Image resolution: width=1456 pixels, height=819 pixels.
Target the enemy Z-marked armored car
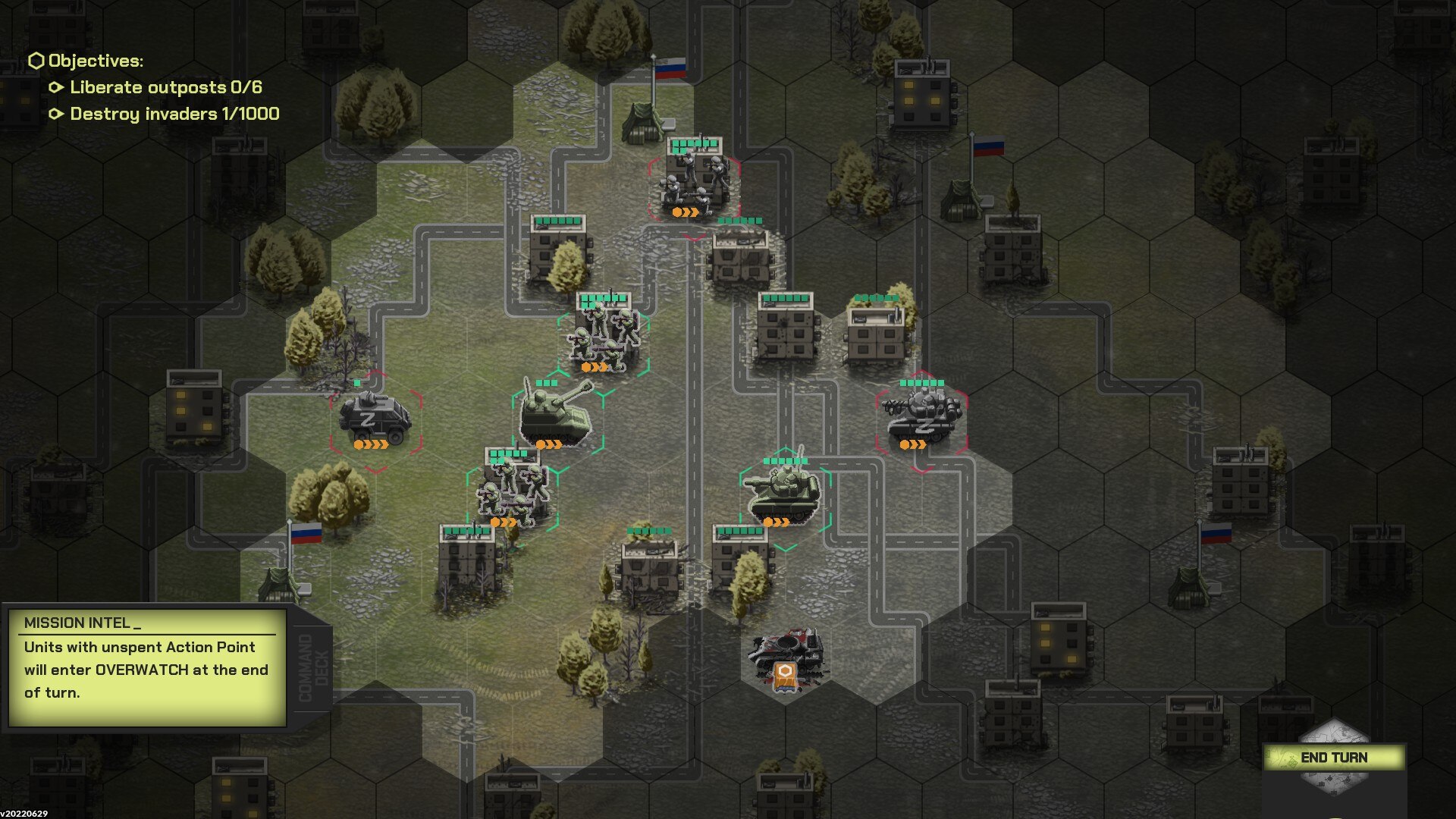[375, 419]
